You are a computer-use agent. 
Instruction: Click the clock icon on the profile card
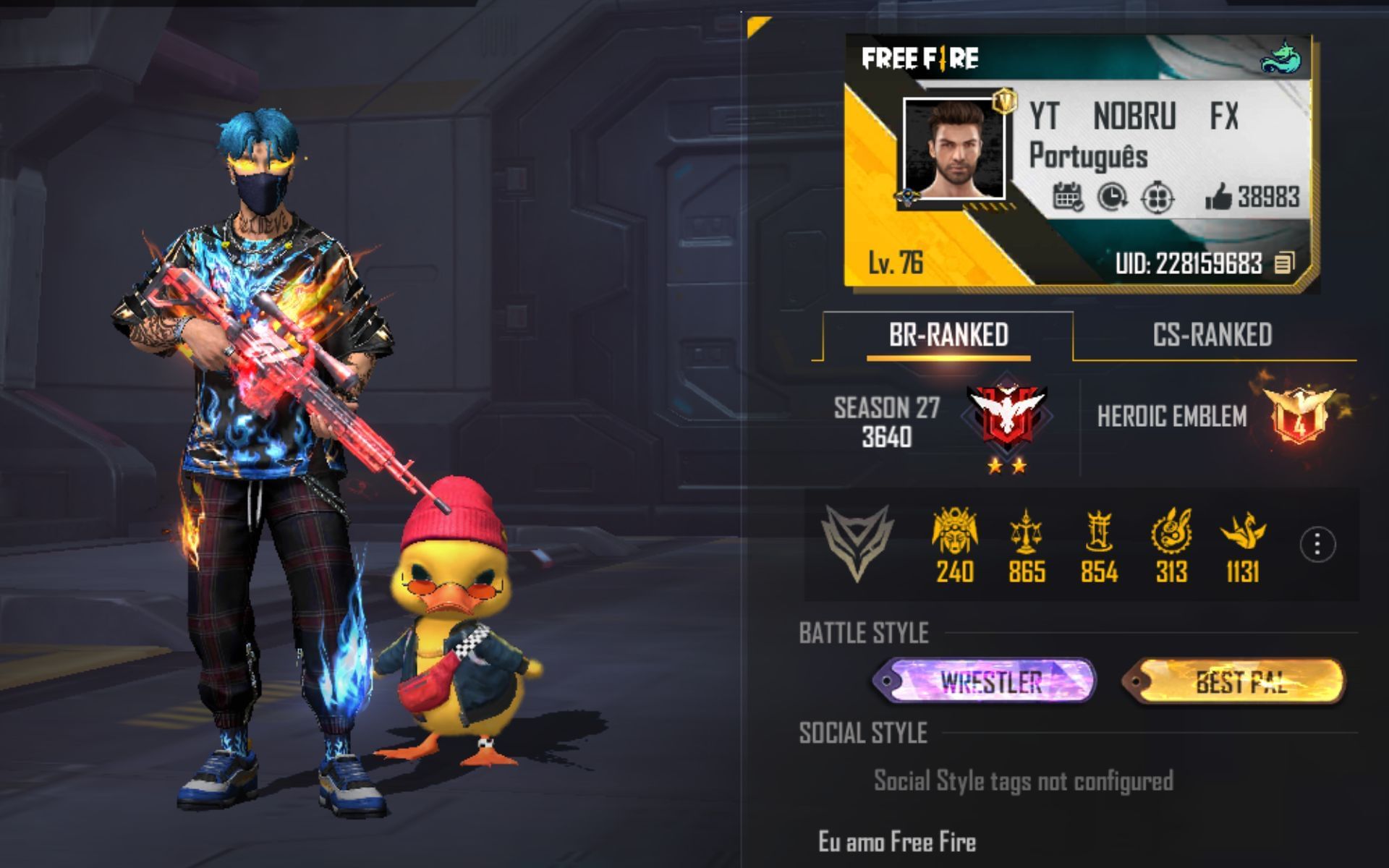coord(1112,197)
